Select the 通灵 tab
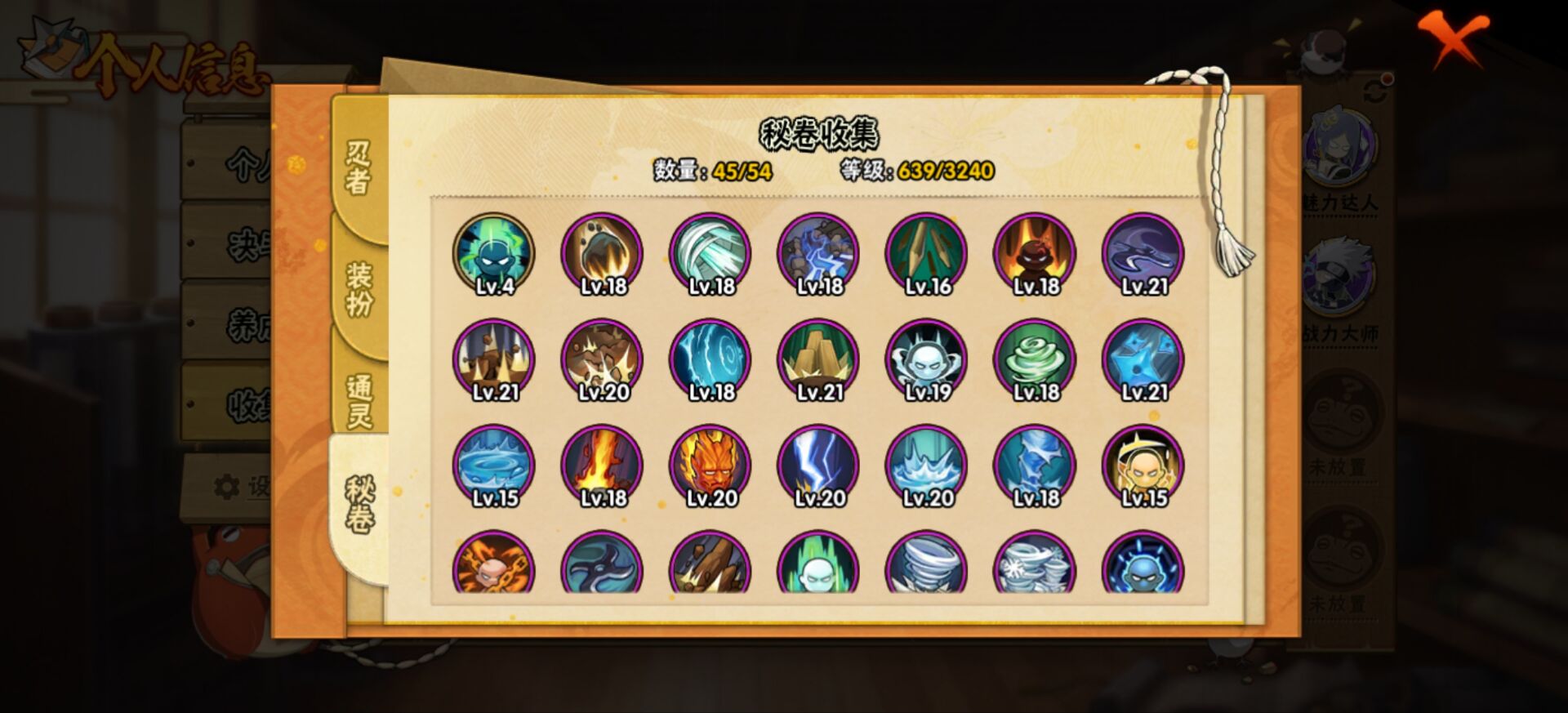The image size is (1568, 713). (x=359, y=401)
